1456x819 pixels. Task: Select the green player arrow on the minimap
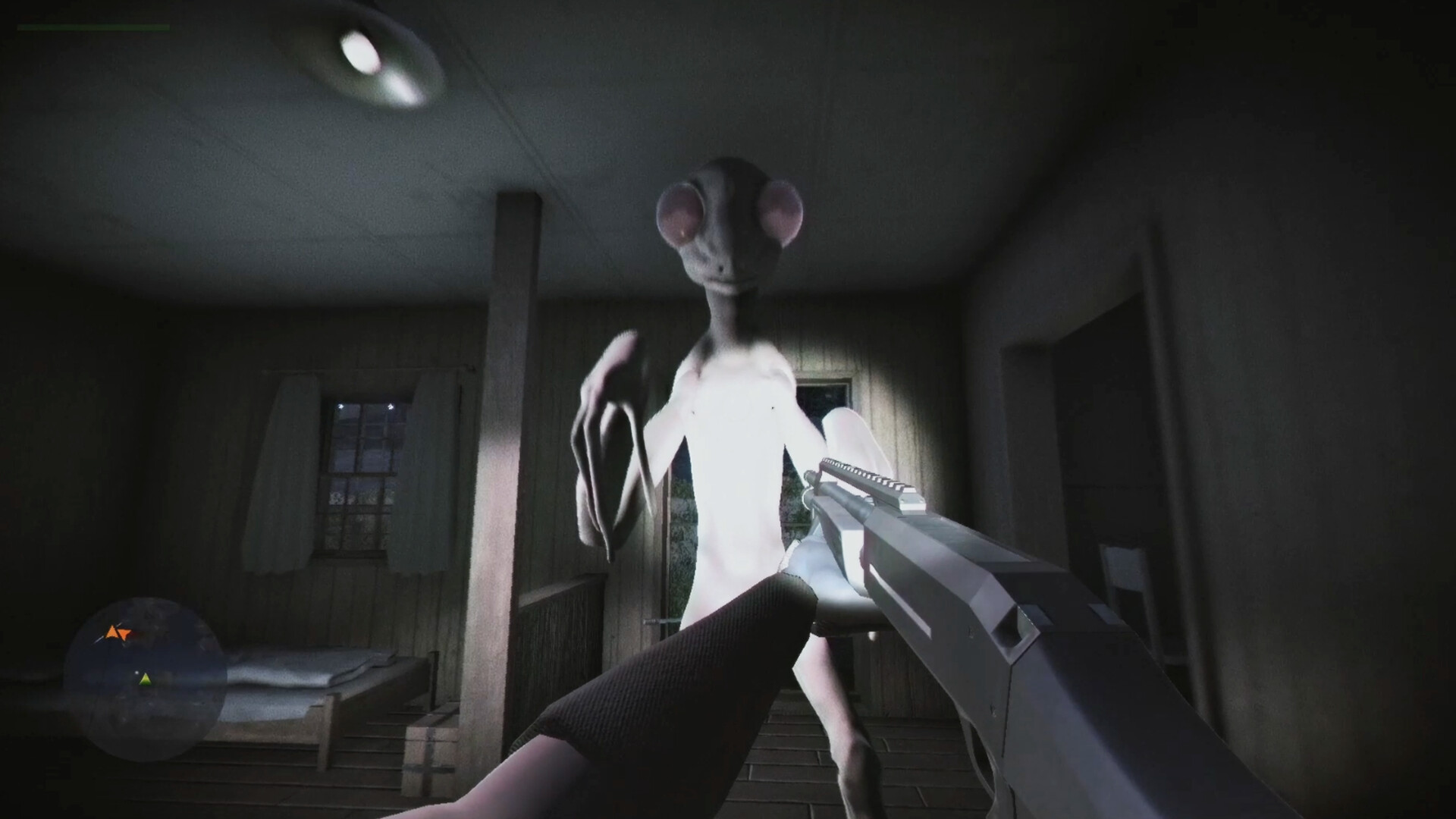pos(146,679)
